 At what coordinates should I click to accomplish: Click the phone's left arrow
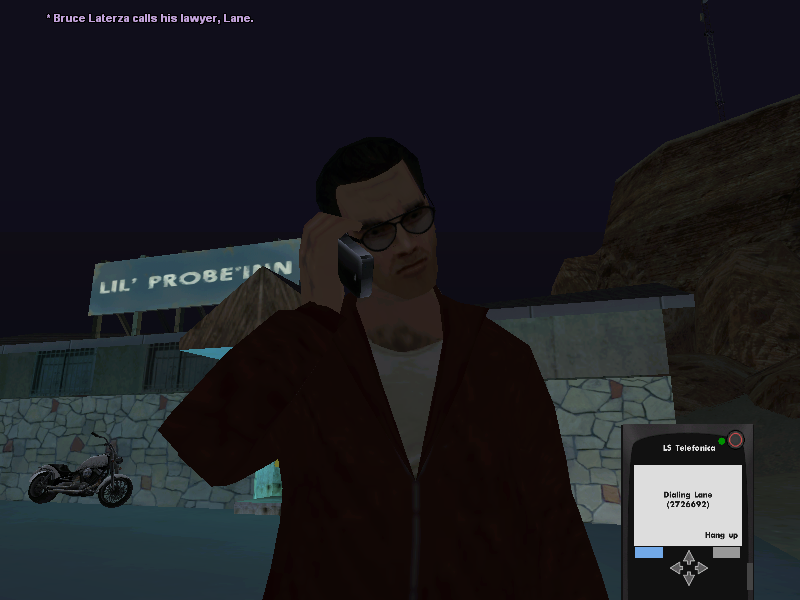click(675, 567)
